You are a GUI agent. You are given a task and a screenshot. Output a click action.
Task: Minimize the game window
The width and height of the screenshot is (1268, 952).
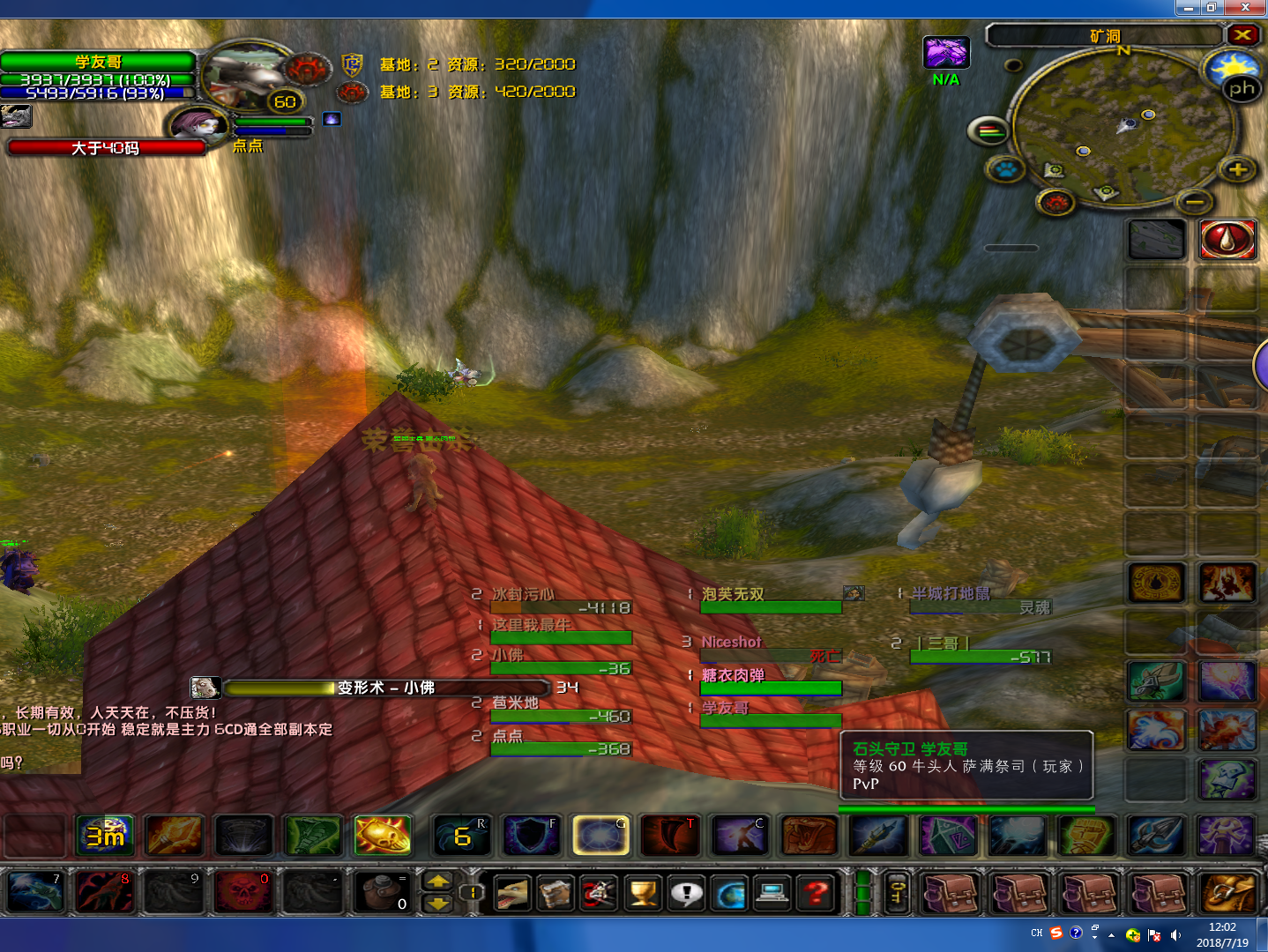(x=1189, y=8)
